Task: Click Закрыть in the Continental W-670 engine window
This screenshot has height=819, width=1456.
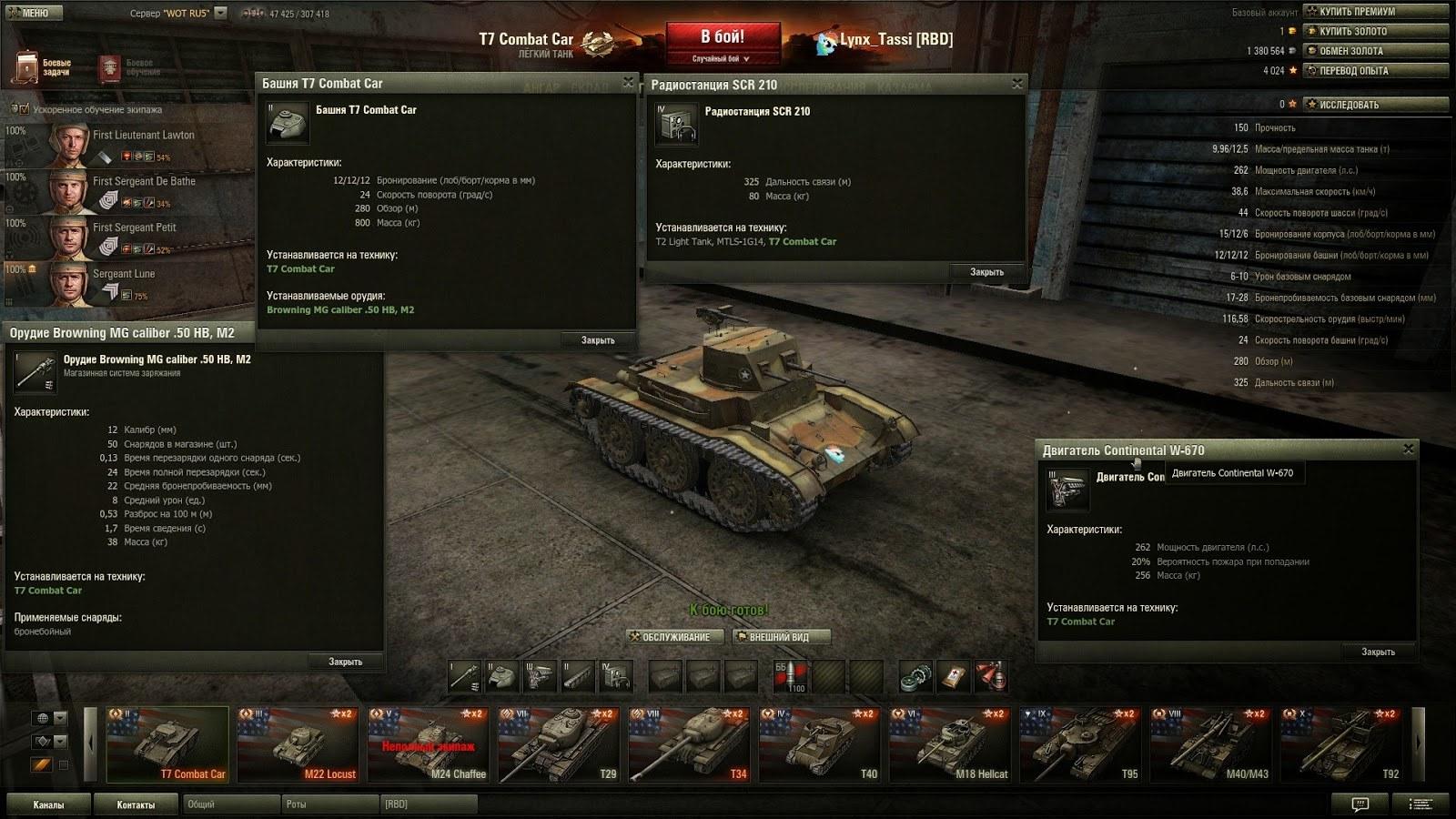Action: (1378, 652)
